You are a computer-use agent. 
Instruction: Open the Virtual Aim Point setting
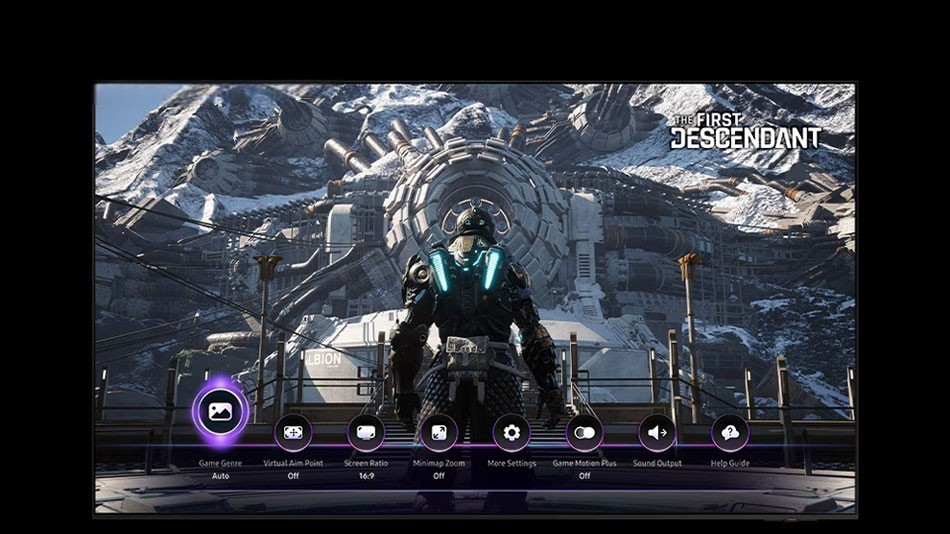coord(293,433)
